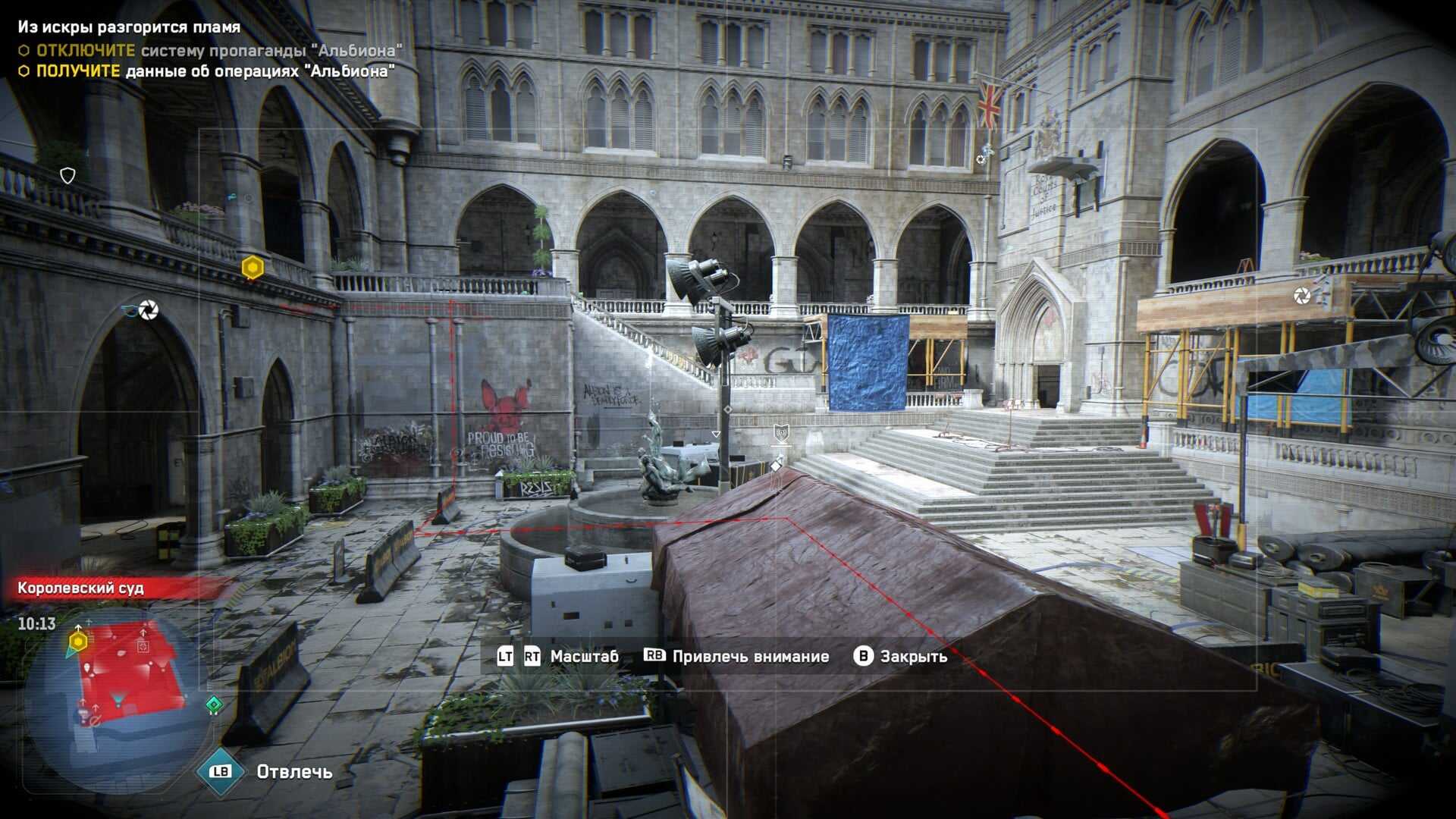
Task: Choose the "Отвлечь" distract action
Action: click(293, 772)
